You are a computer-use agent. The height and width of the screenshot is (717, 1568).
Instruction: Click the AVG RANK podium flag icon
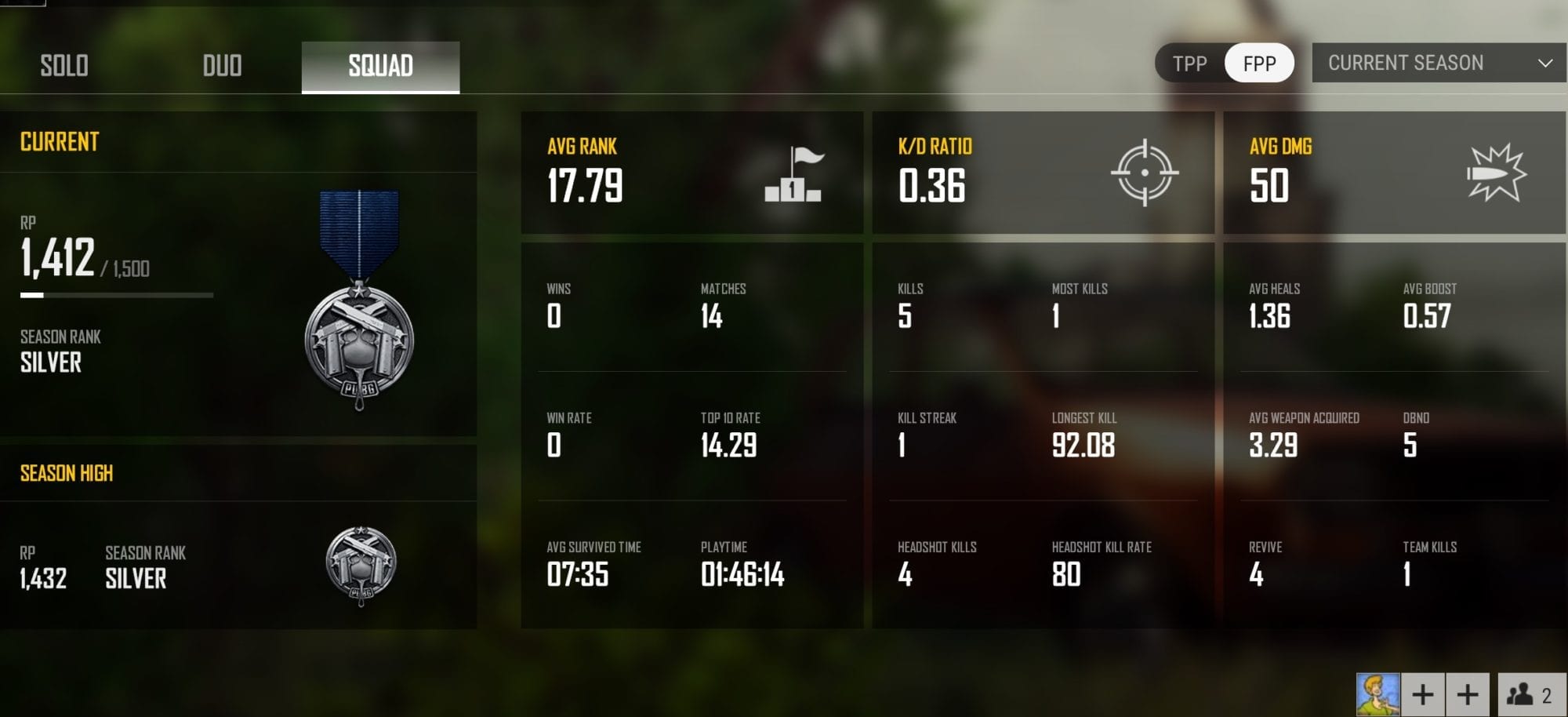click(x=793, y=174)
